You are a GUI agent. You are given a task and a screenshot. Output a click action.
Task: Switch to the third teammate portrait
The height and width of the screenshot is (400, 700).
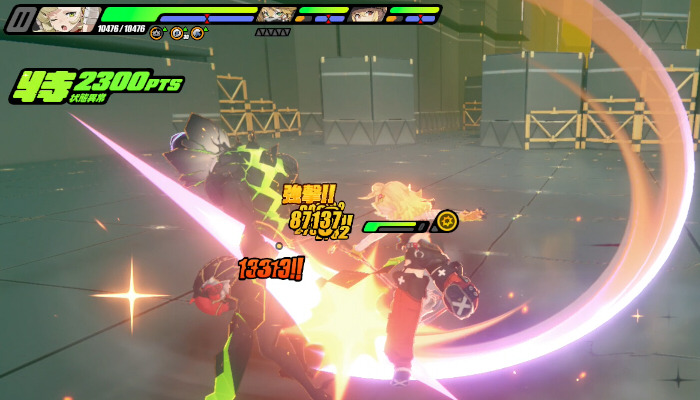(368, 14)
